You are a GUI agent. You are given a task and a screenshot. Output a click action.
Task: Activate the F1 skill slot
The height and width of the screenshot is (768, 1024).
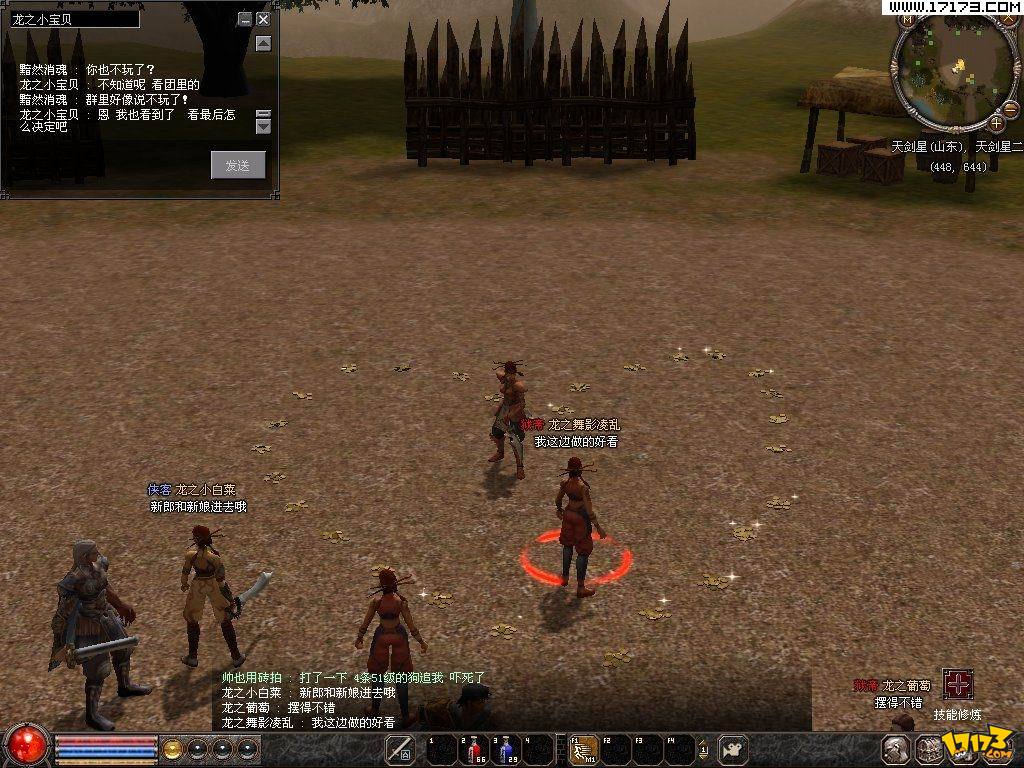tap(583, 749)
